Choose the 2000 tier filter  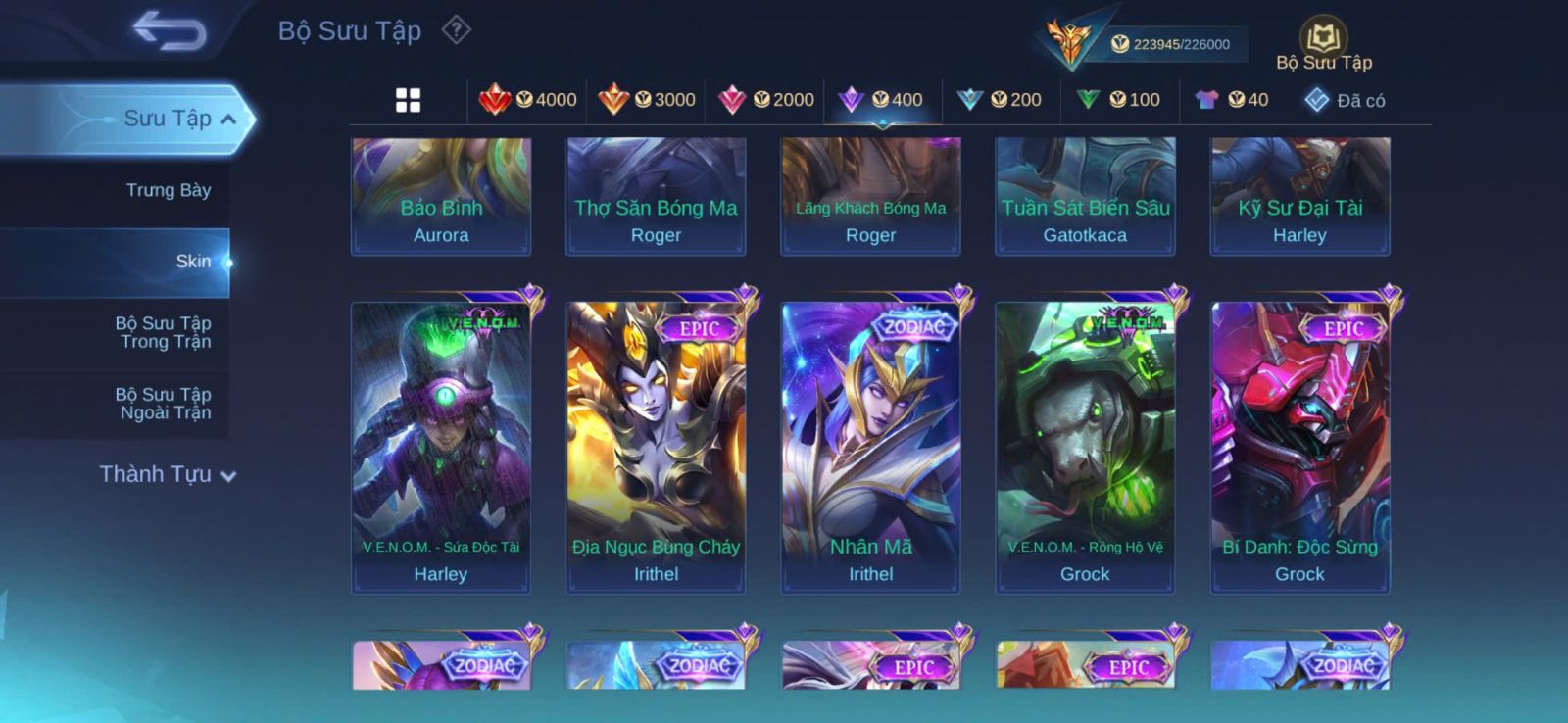(x=767, y=100)
